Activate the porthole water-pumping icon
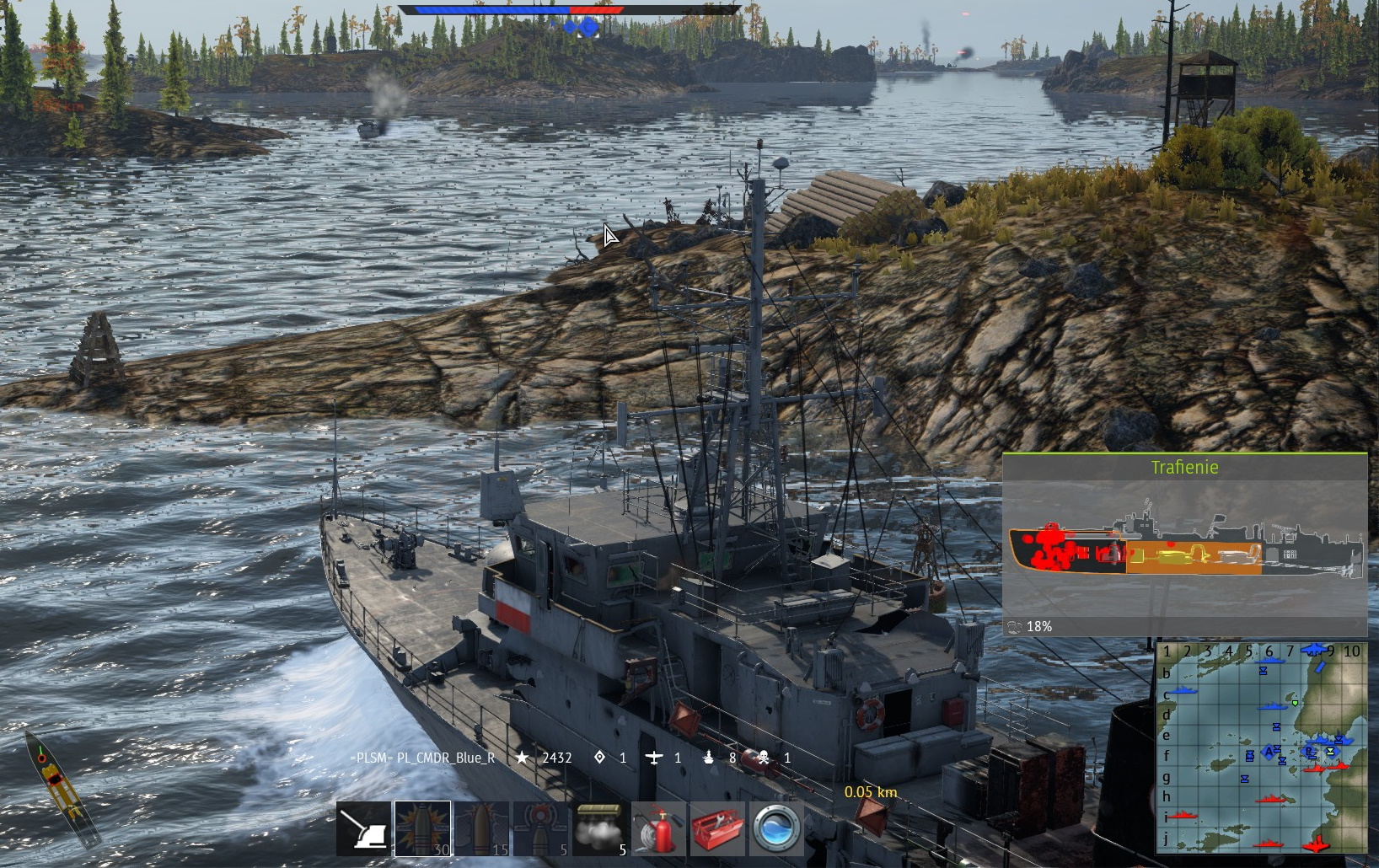 [776, 828]
